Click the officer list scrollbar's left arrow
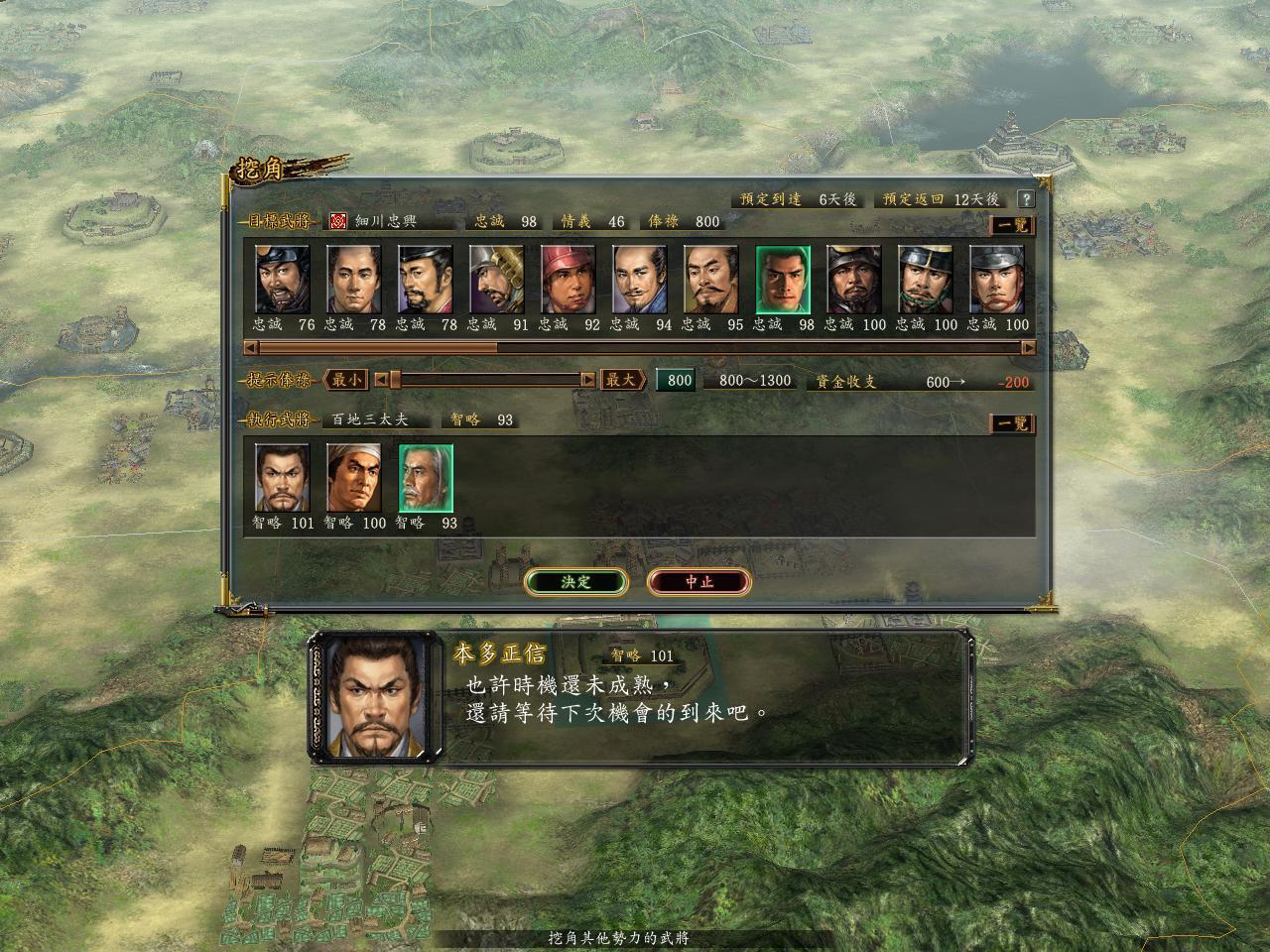Viewport: 1270px width, 952px height. [x=251, y=348]
